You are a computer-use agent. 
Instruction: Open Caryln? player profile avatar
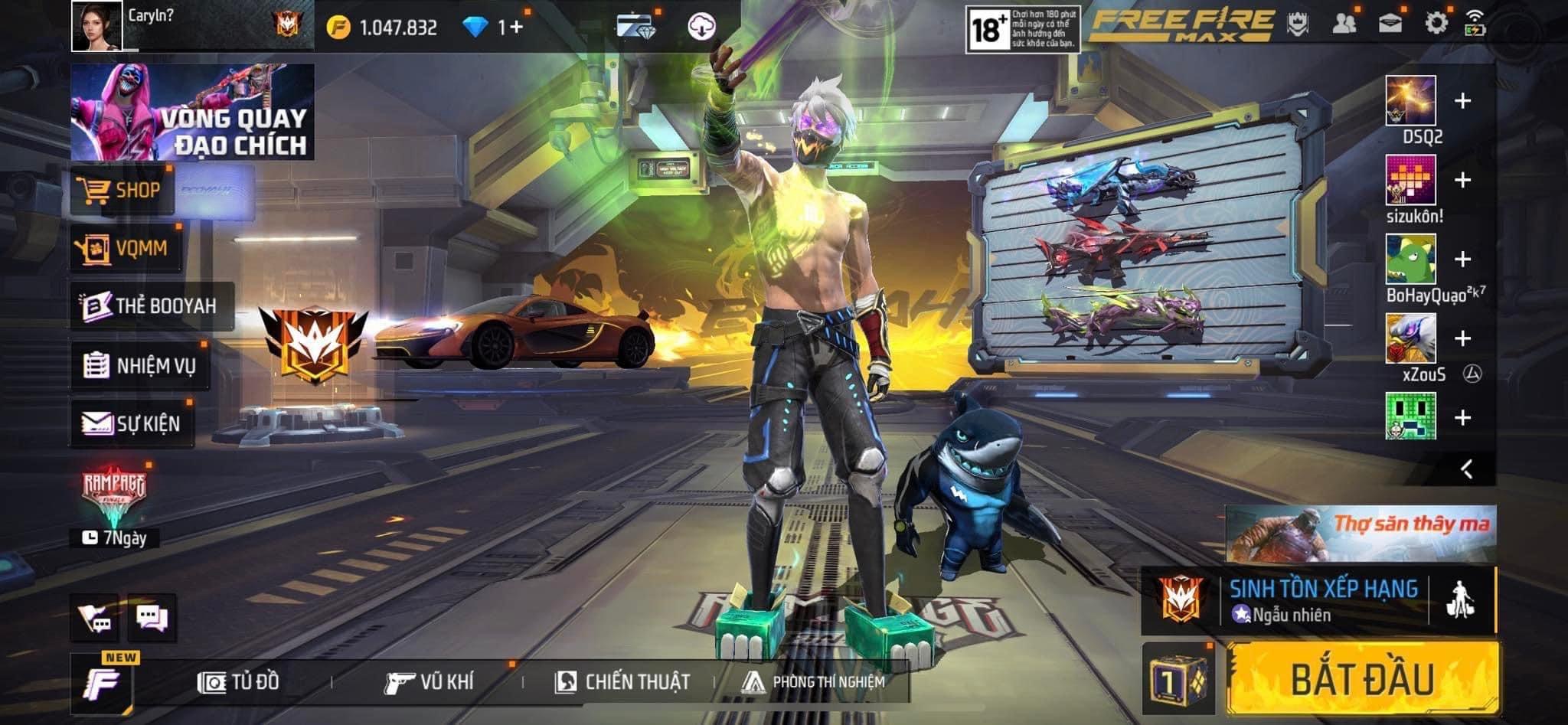click(x=96, y=26)
